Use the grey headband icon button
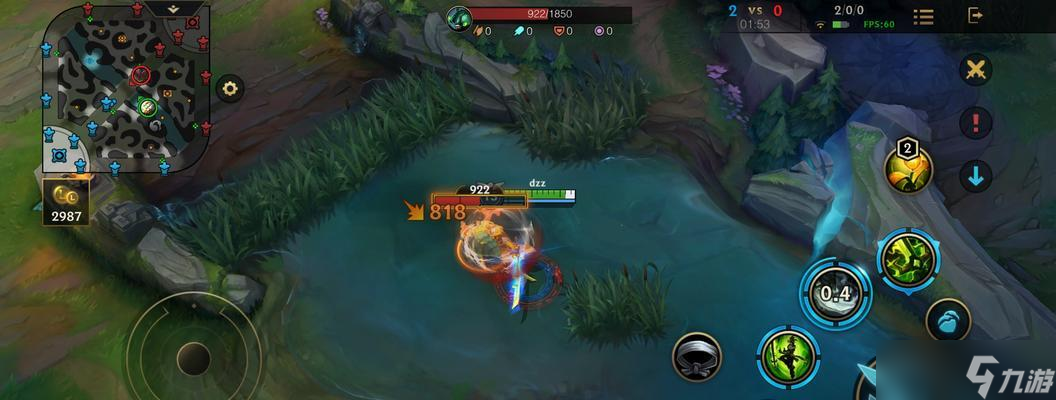This screenshot has width=1056, height=400. coord(697,355)
